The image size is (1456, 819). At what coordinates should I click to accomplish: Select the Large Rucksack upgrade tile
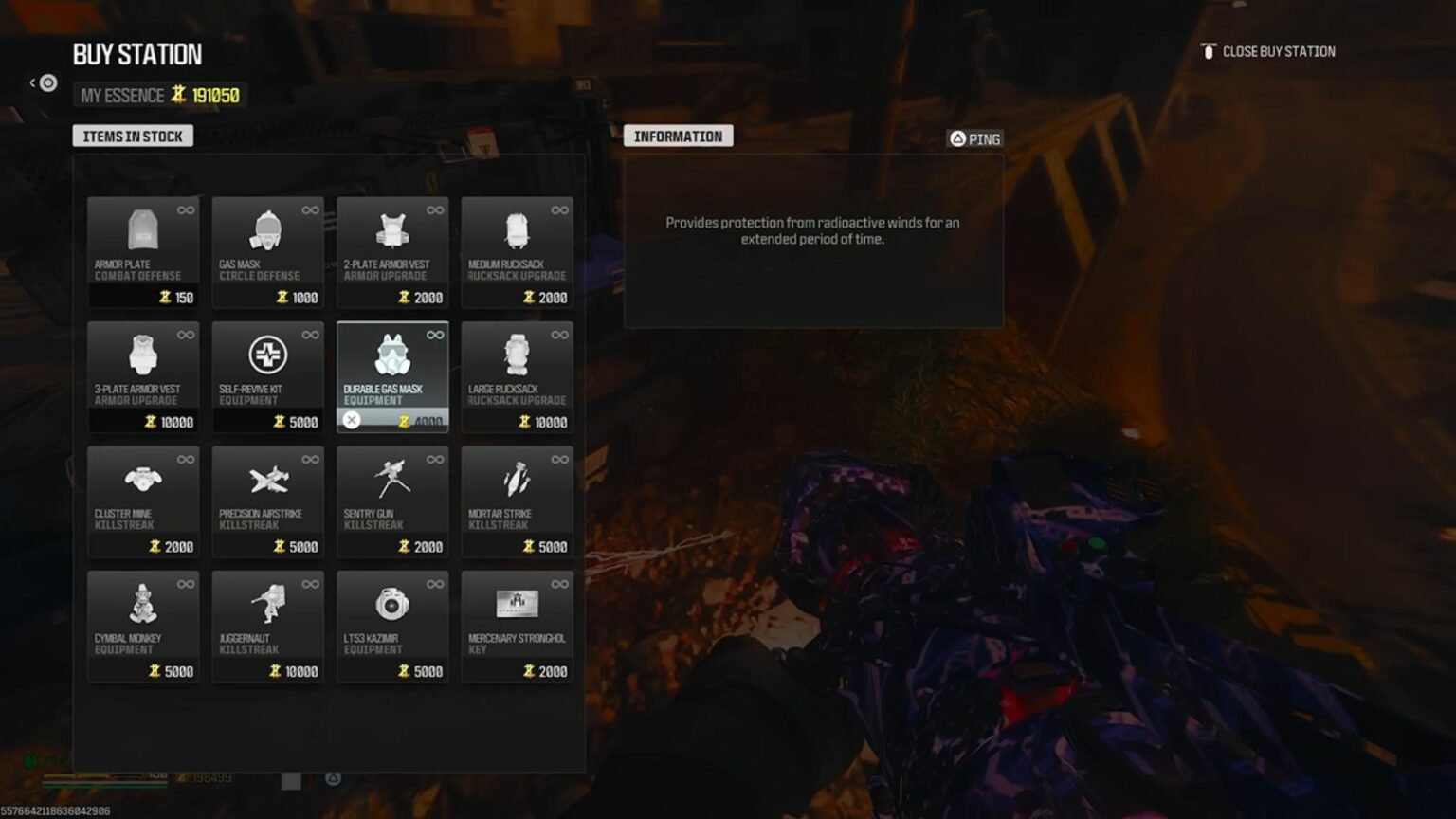pyautogui.click(x=517, y=375)
